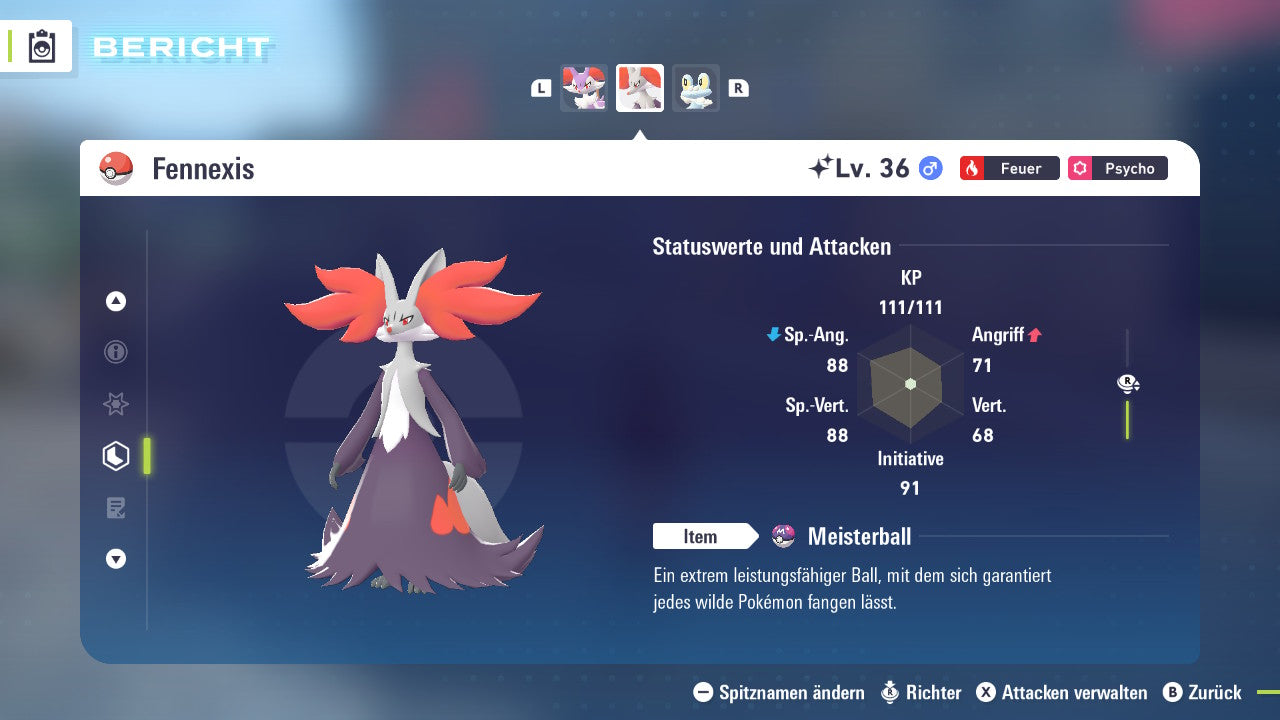Toggle the Feuer type badge

coord(1008,168)
